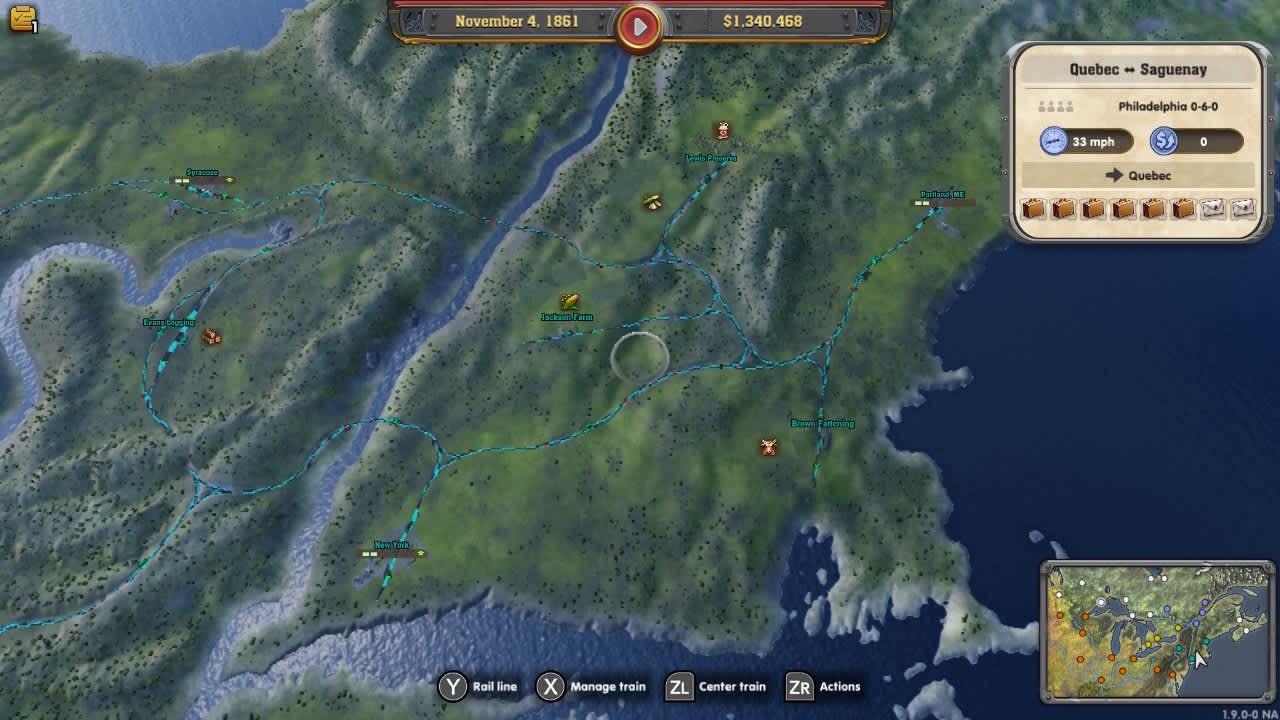Image resolution: width=1280 pixels, height=720 pixels.
Task: Click the November 4, 1861 date display
Action: [x=519, y=20]
